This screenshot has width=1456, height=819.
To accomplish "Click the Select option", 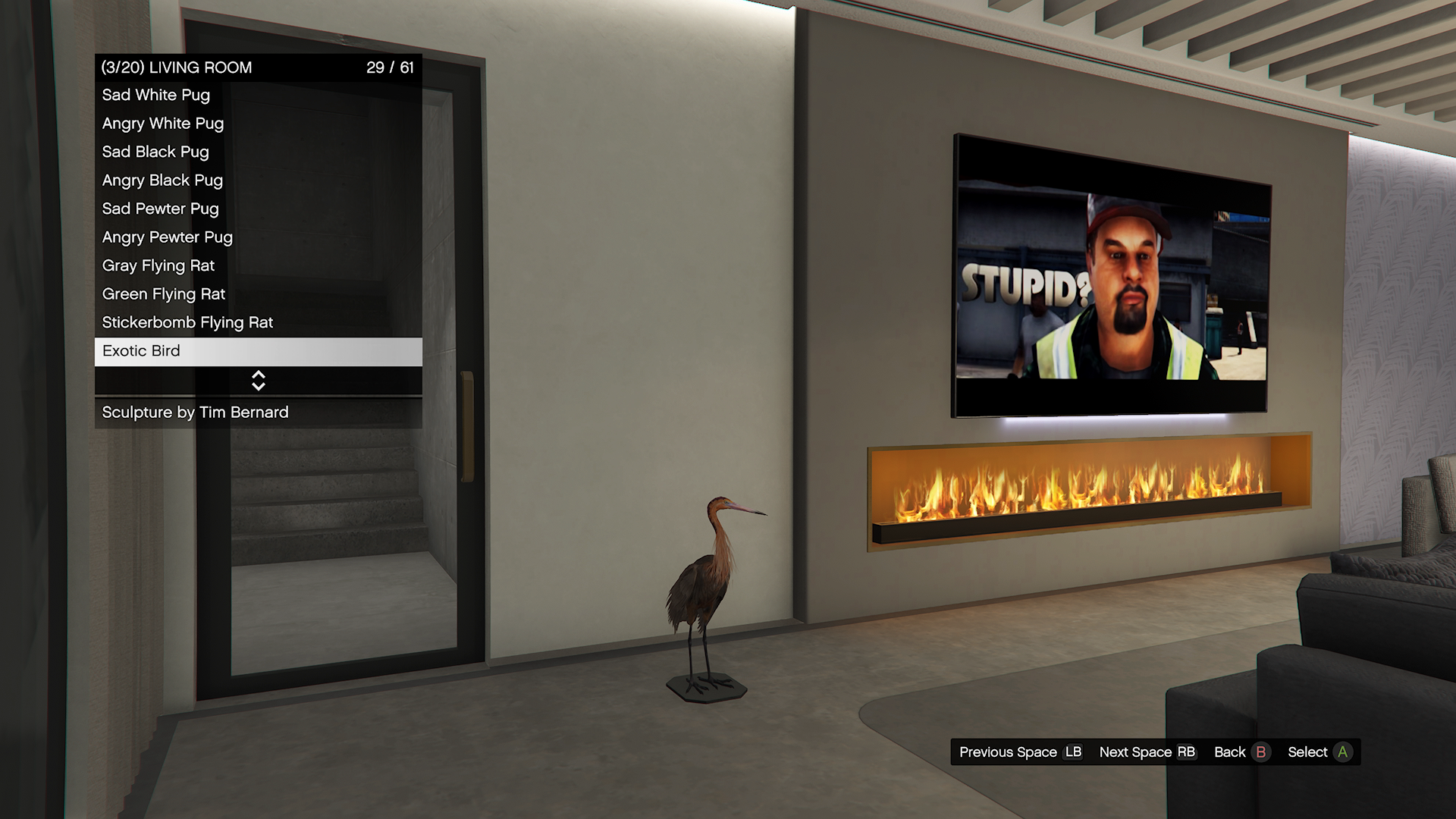I will coord(1319,752).
